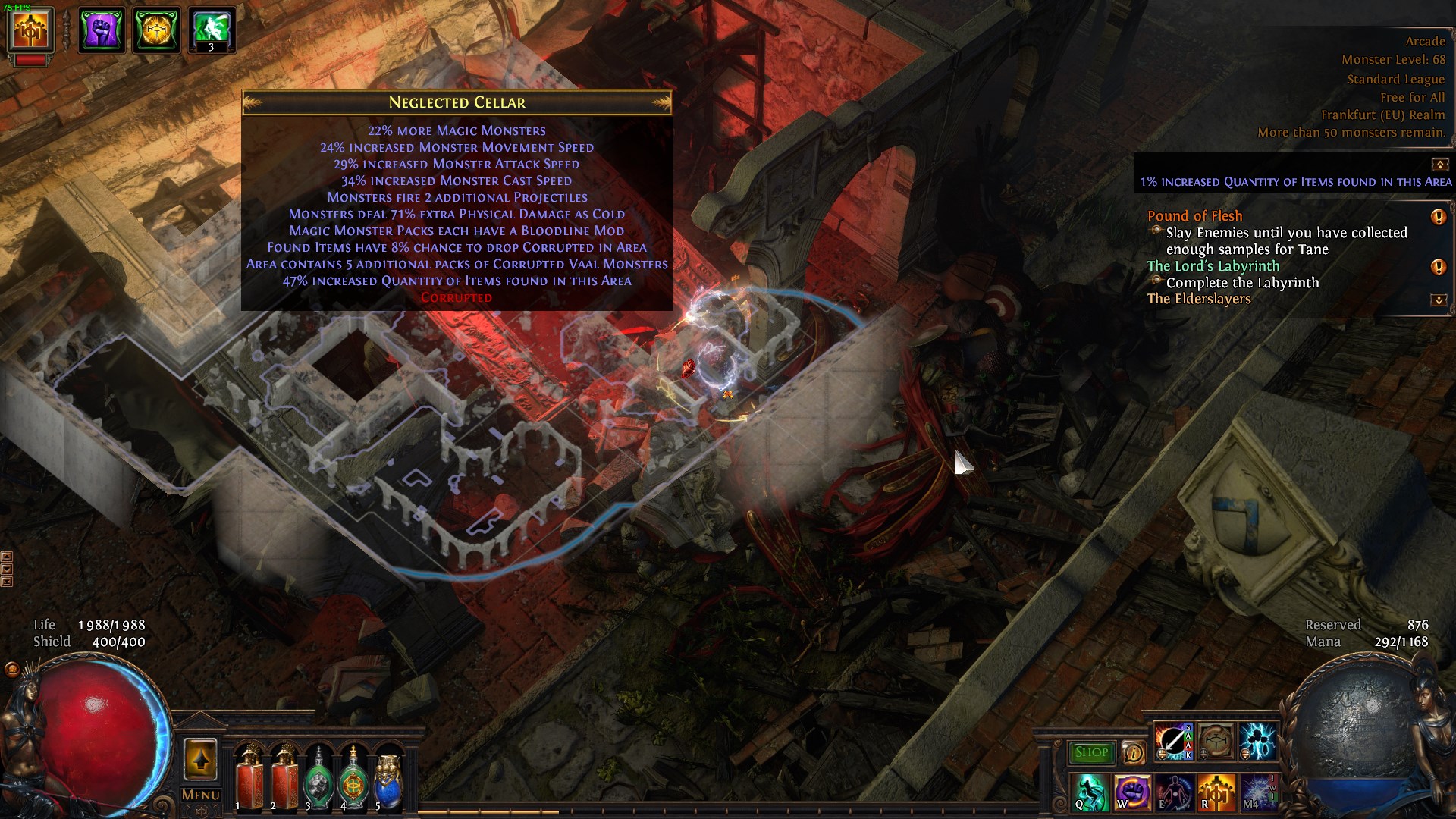Activate the purple fist skill on W
1456x819 pixels.
point(1131,792)
